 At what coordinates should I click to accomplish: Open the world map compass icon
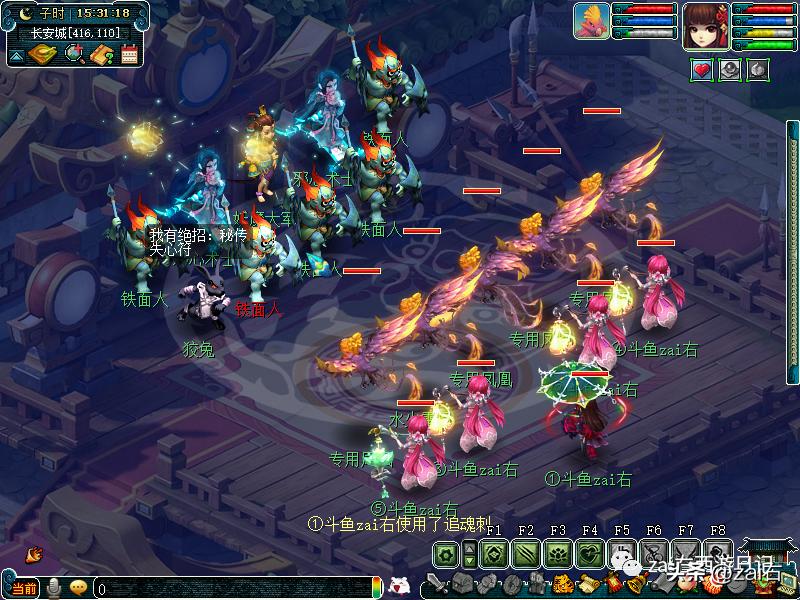[44, 53]
